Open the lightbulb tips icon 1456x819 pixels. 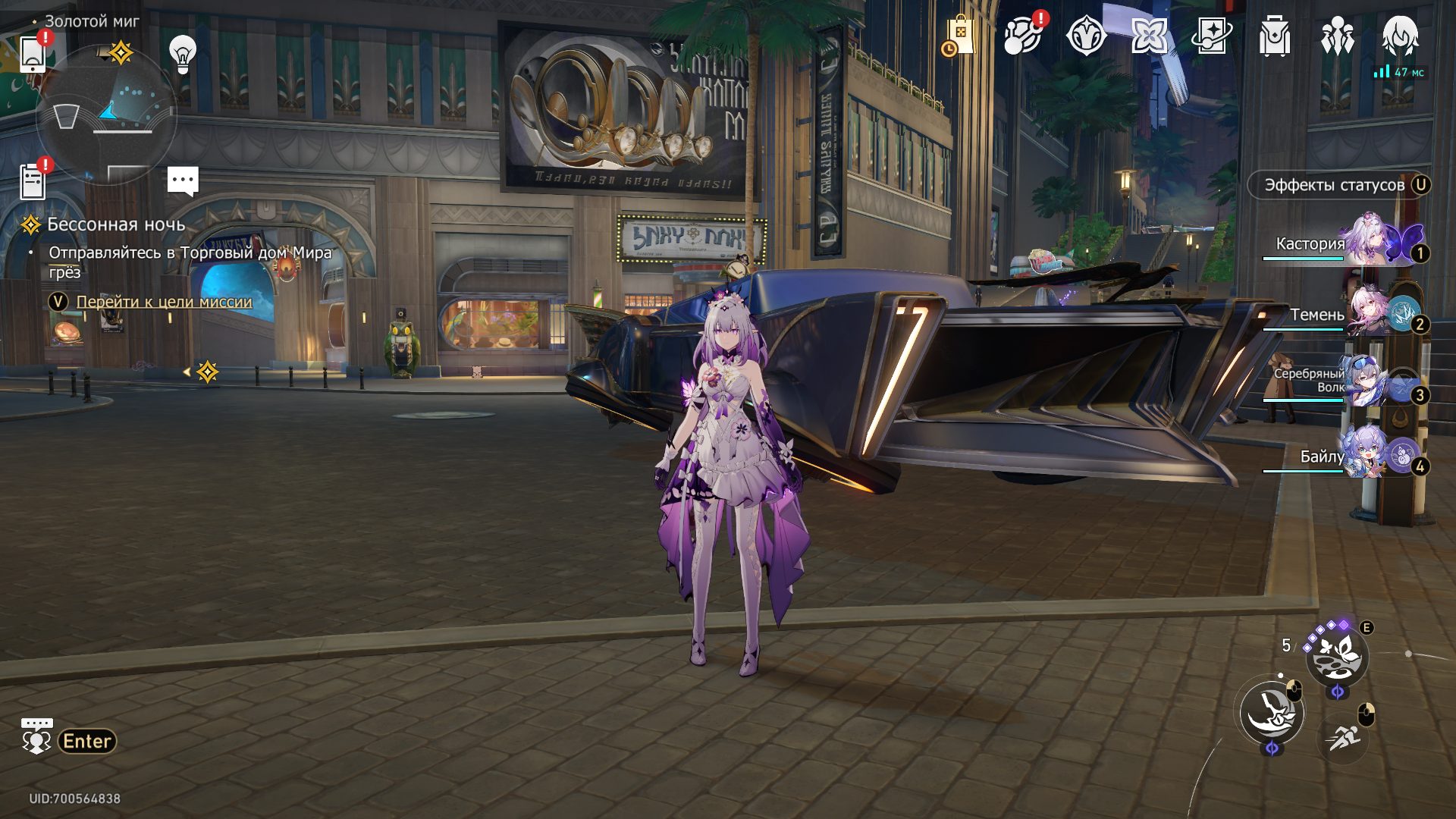click(183, 53)
